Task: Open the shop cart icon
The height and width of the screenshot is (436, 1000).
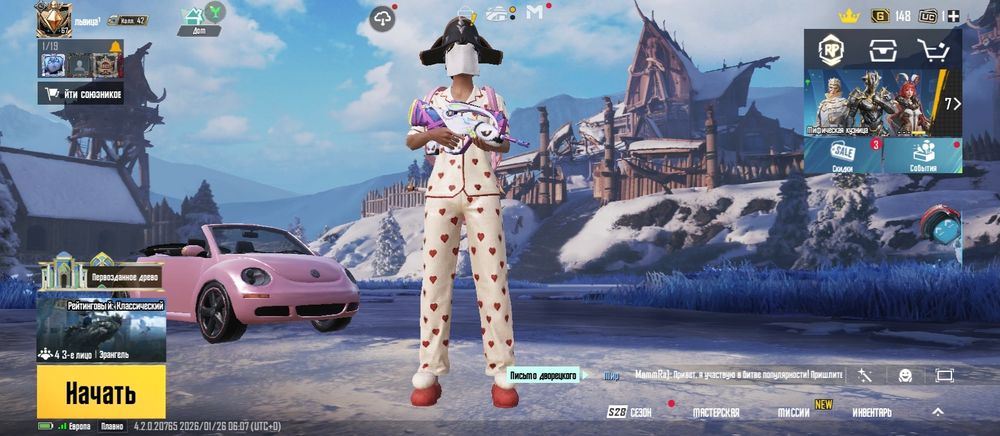Action: 933,50
